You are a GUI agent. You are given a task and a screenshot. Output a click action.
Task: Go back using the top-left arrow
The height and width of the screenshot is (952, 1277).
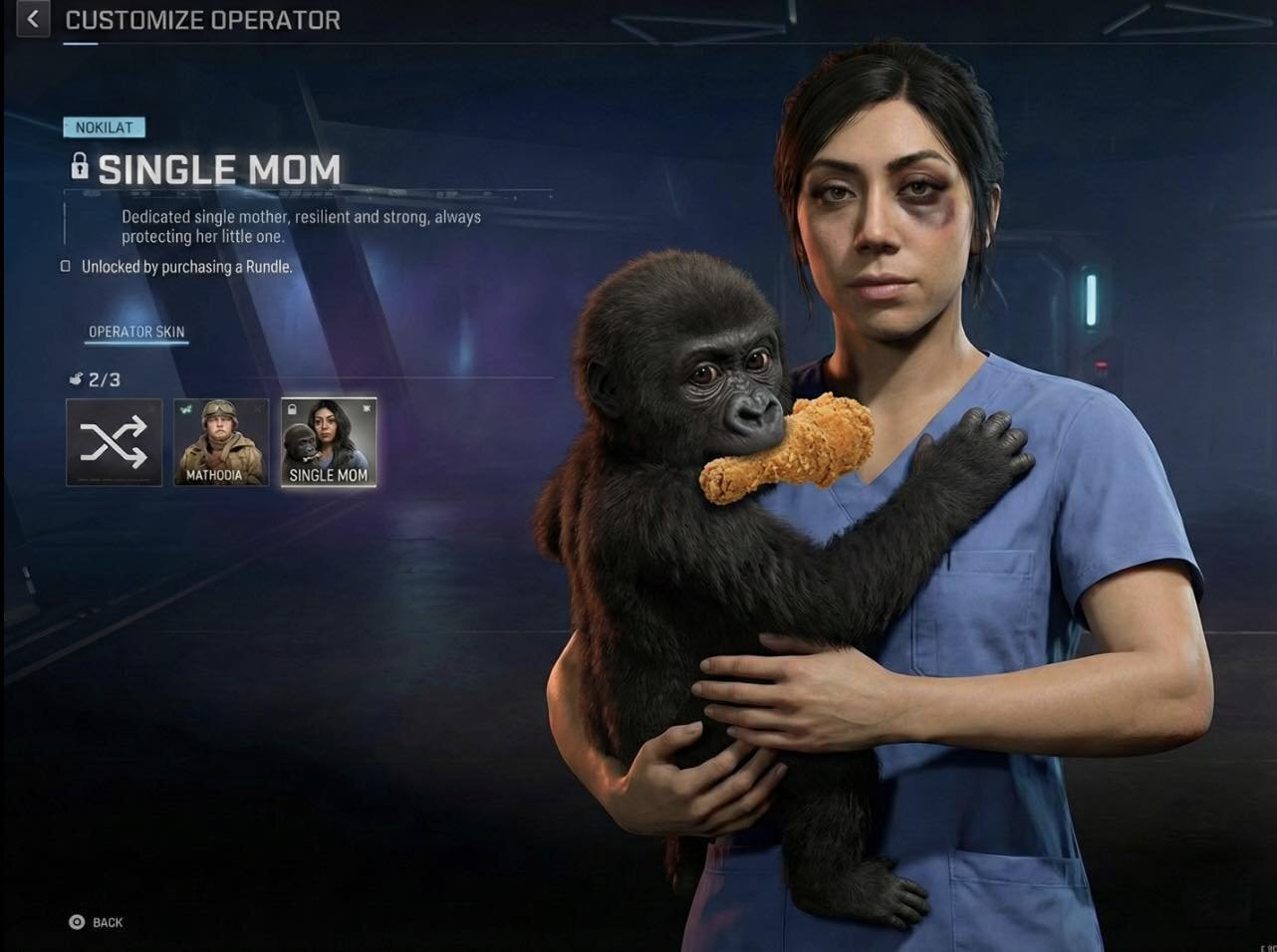(33, 19)
